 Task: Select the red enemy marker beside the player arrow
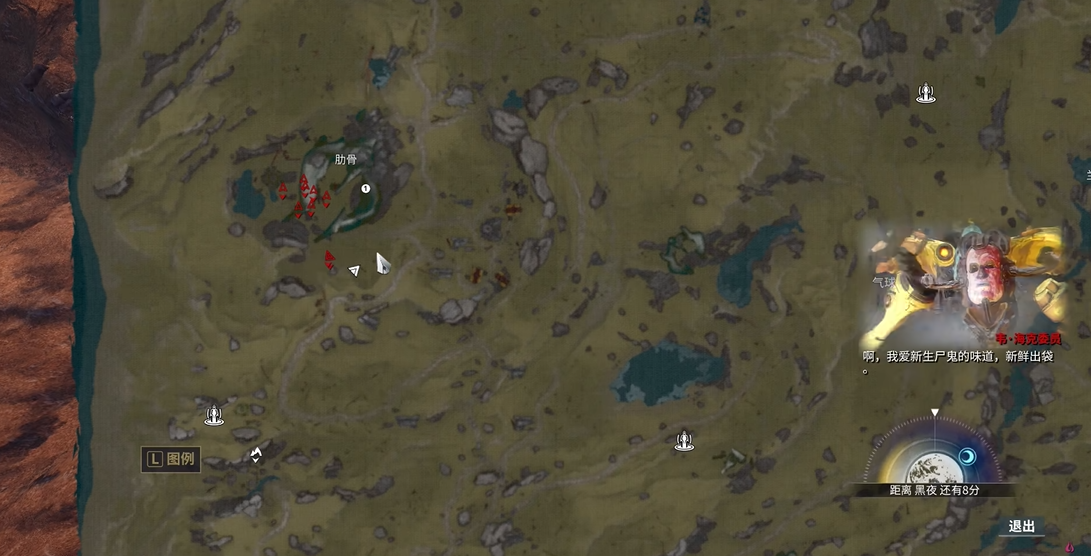(329, 260)
